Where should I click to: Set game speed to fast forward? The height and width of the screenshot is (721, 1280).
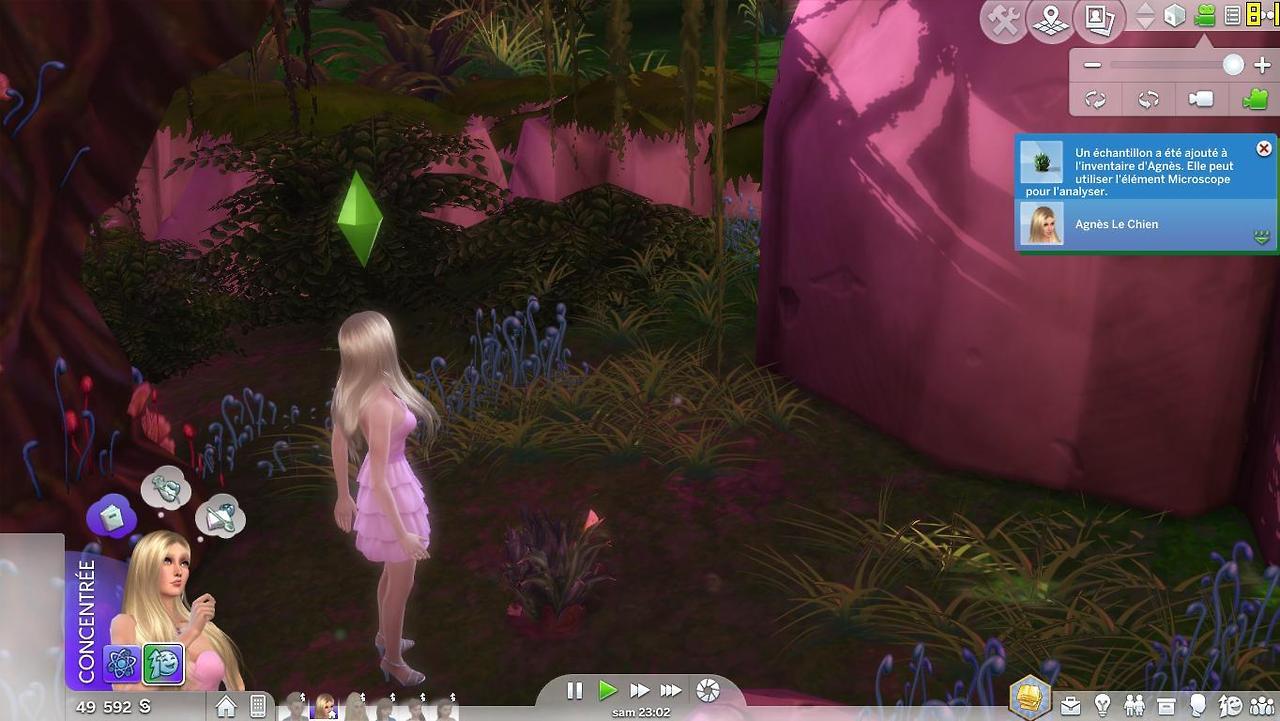639,690
